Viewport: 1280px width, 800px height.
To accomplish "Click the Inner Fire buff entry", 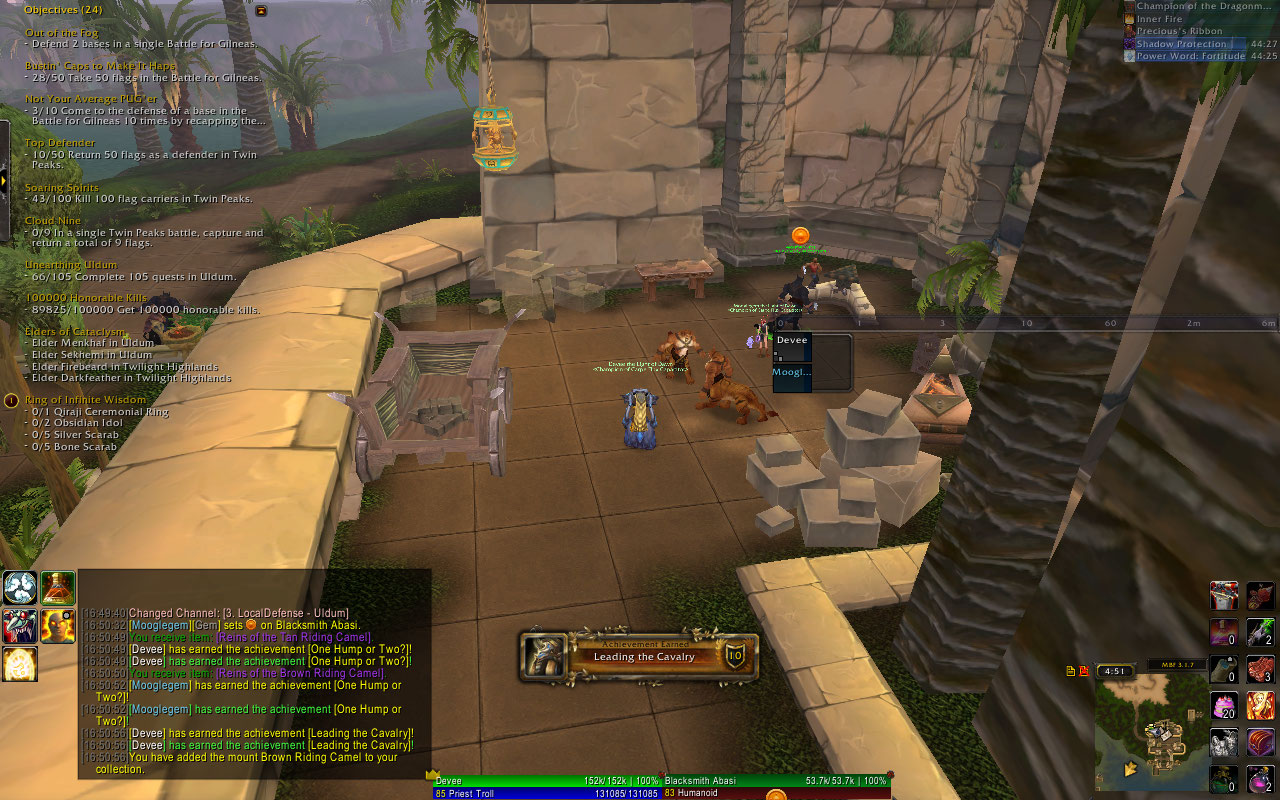I will coord(1160,19).
